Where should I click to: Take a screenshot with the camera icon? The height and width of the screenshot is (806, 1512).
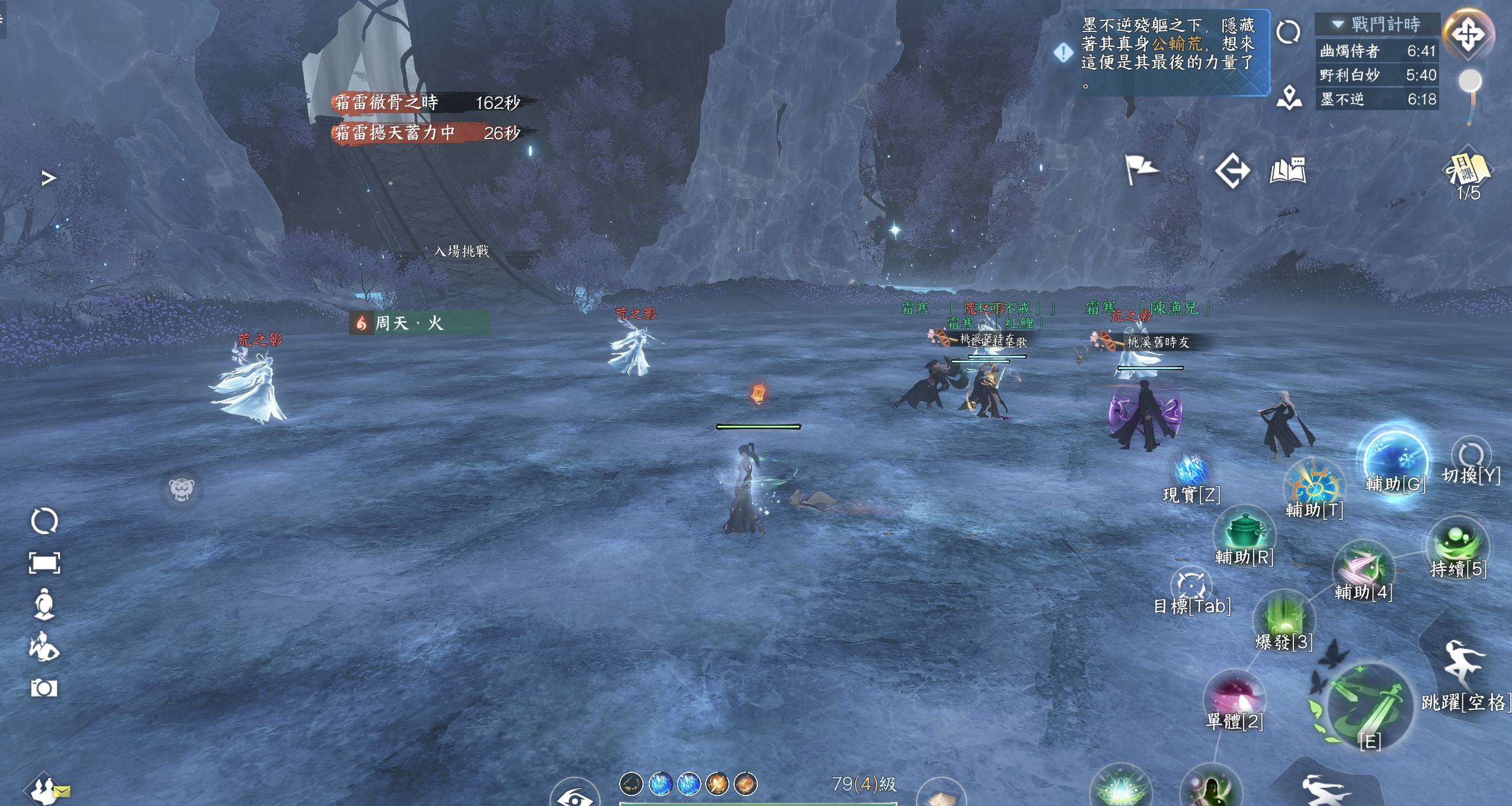tap(44, 688)
